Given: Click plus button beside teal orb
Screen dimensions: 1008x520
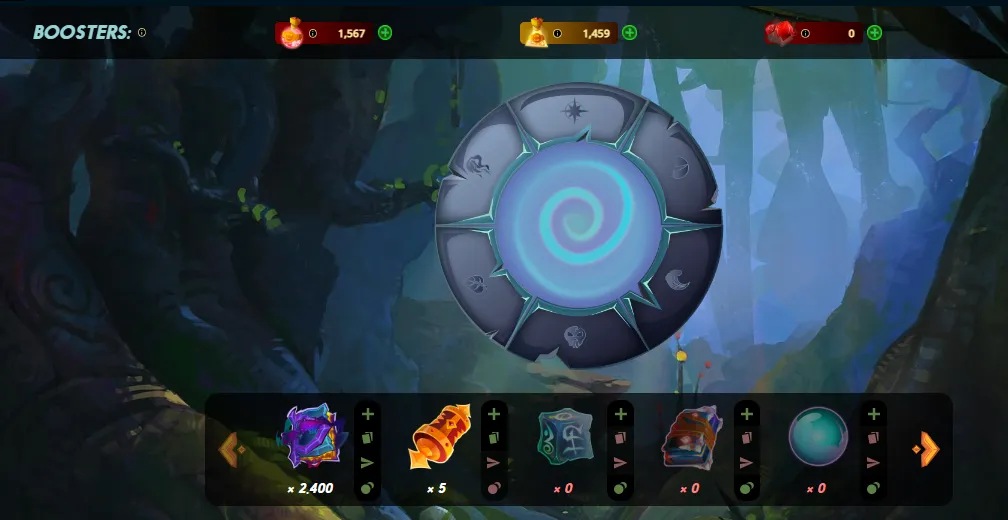Looking at the screenshot, I should 874,414.
